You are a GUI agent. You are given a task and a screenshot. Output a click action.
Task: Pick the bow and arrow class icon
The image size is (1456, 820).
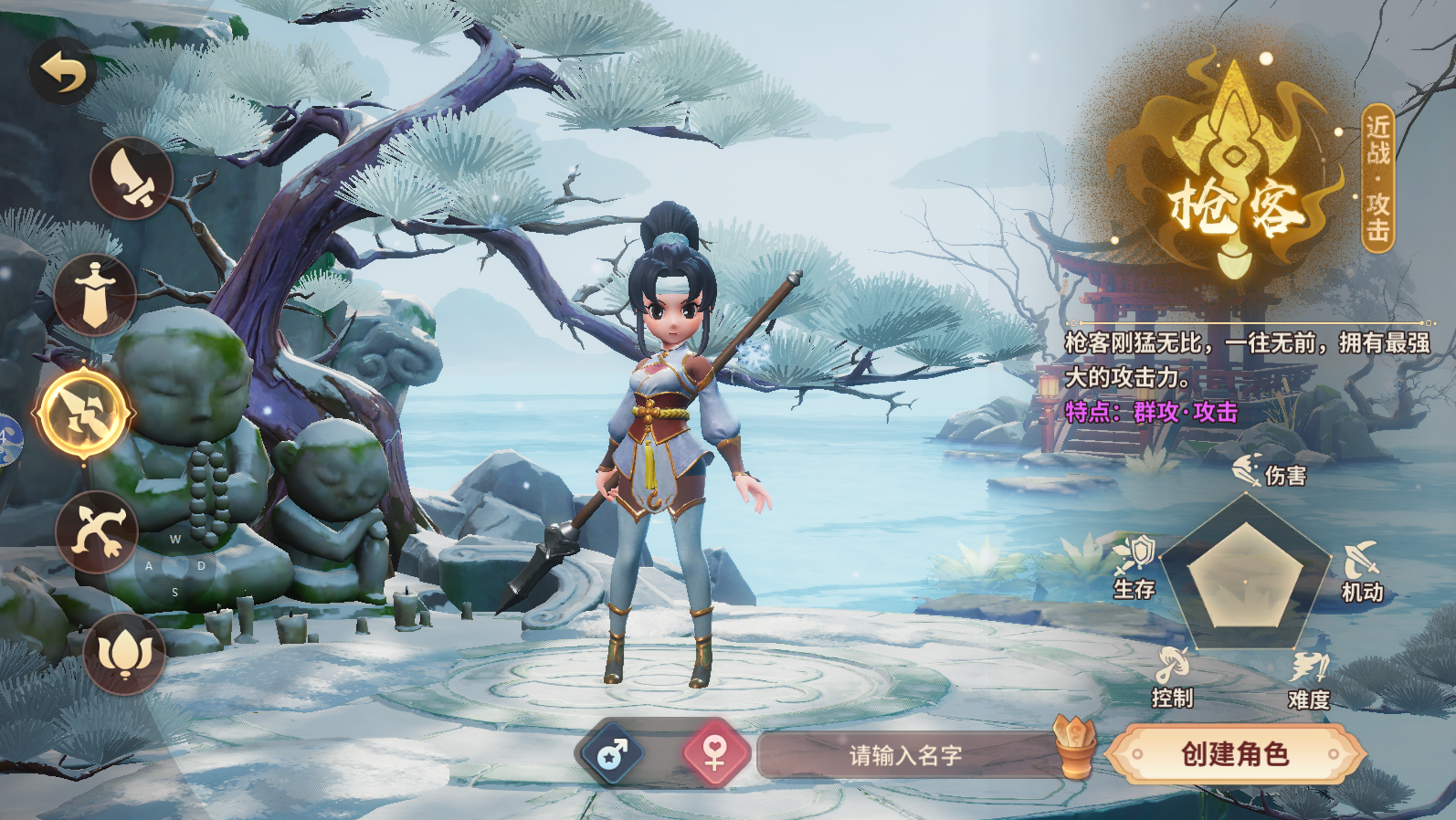pyautogui.click(x=97, y=531)
